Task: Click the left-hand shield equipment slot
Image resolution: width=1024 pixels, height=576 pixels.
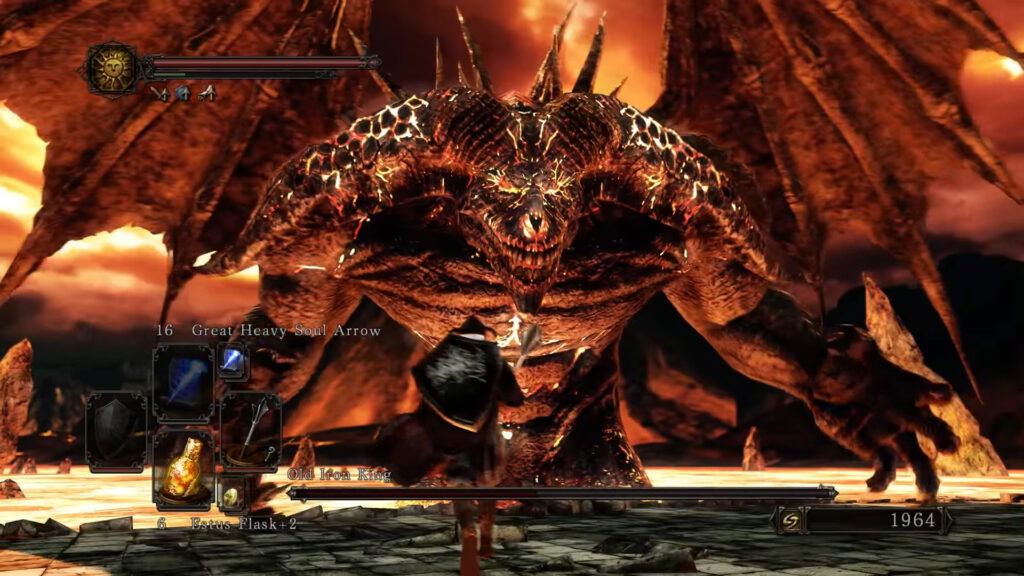Action: pyautogui.click(x=116, y=431)
